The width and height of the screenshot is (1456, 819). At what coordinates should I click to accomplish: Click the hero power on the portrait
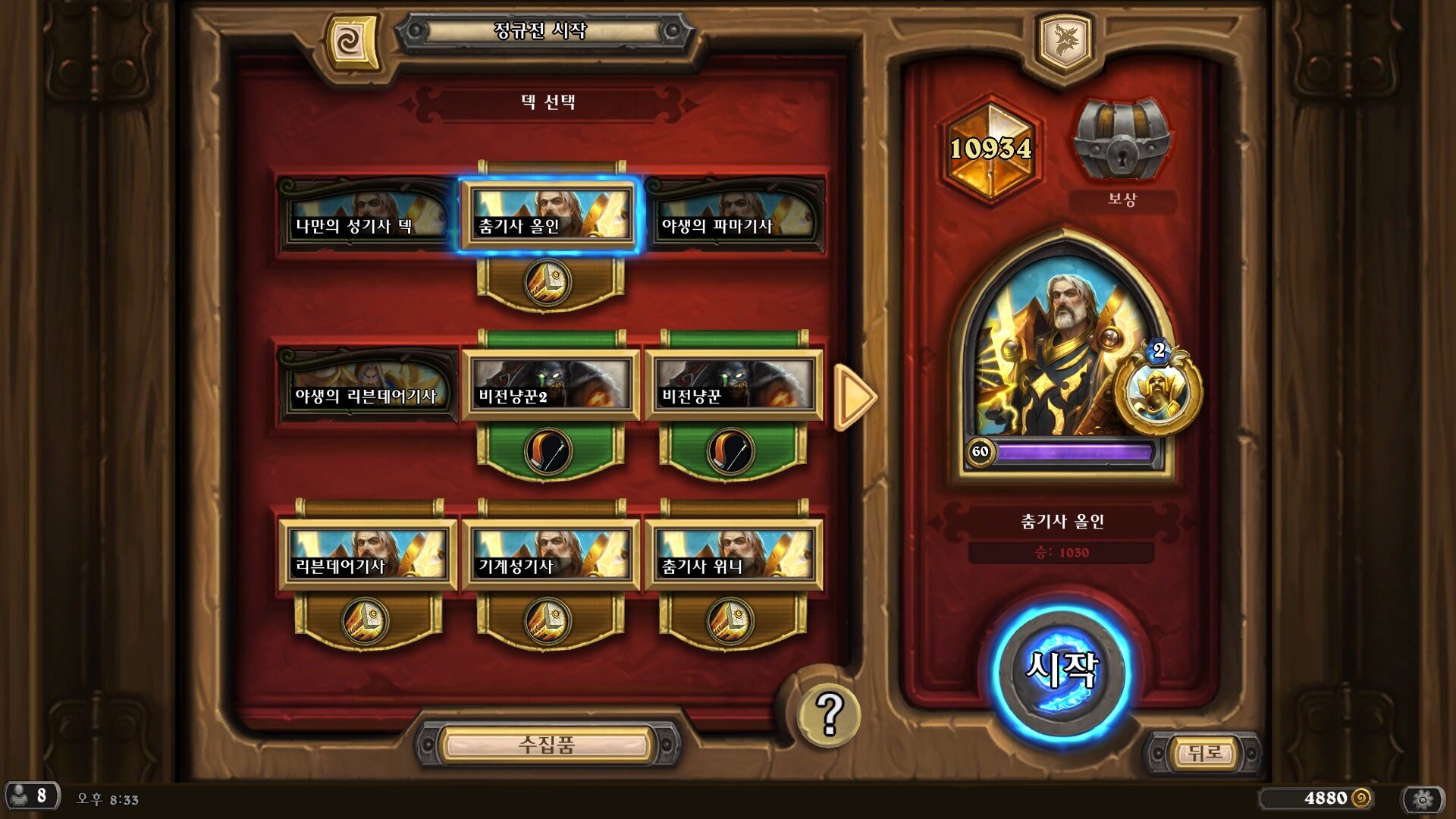click(1158, 391)
